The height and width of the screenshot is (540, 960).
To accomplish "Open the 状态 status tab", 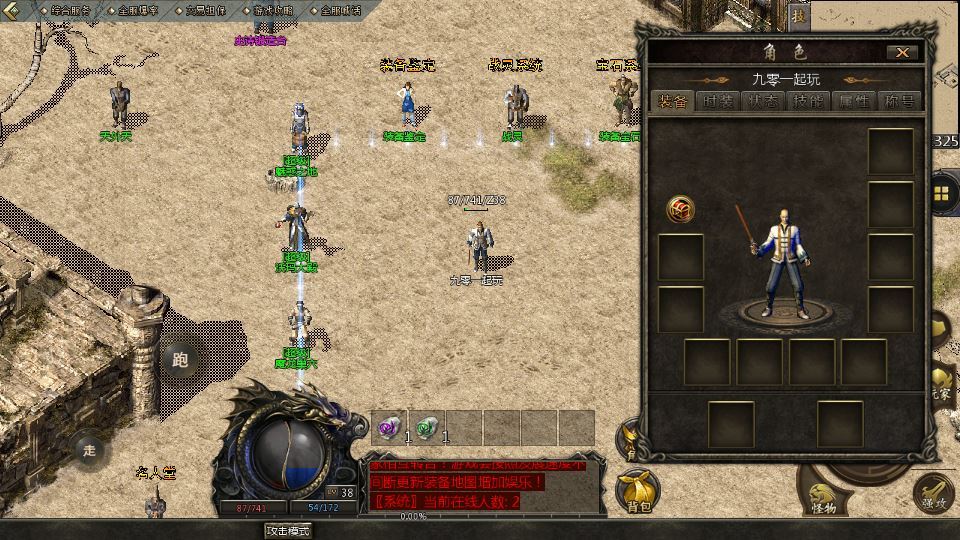I will click(763, 101).
